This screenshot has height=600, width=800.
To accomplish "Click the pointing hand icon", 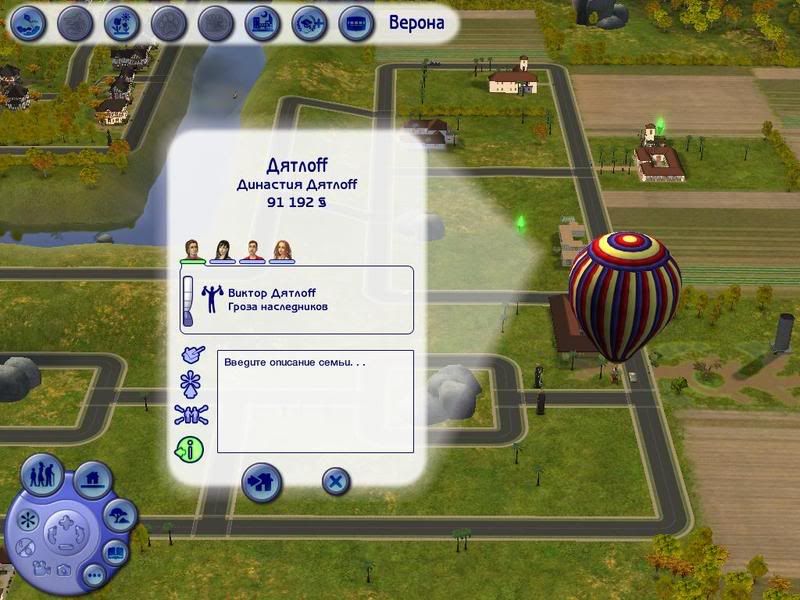I will [191, 354].
